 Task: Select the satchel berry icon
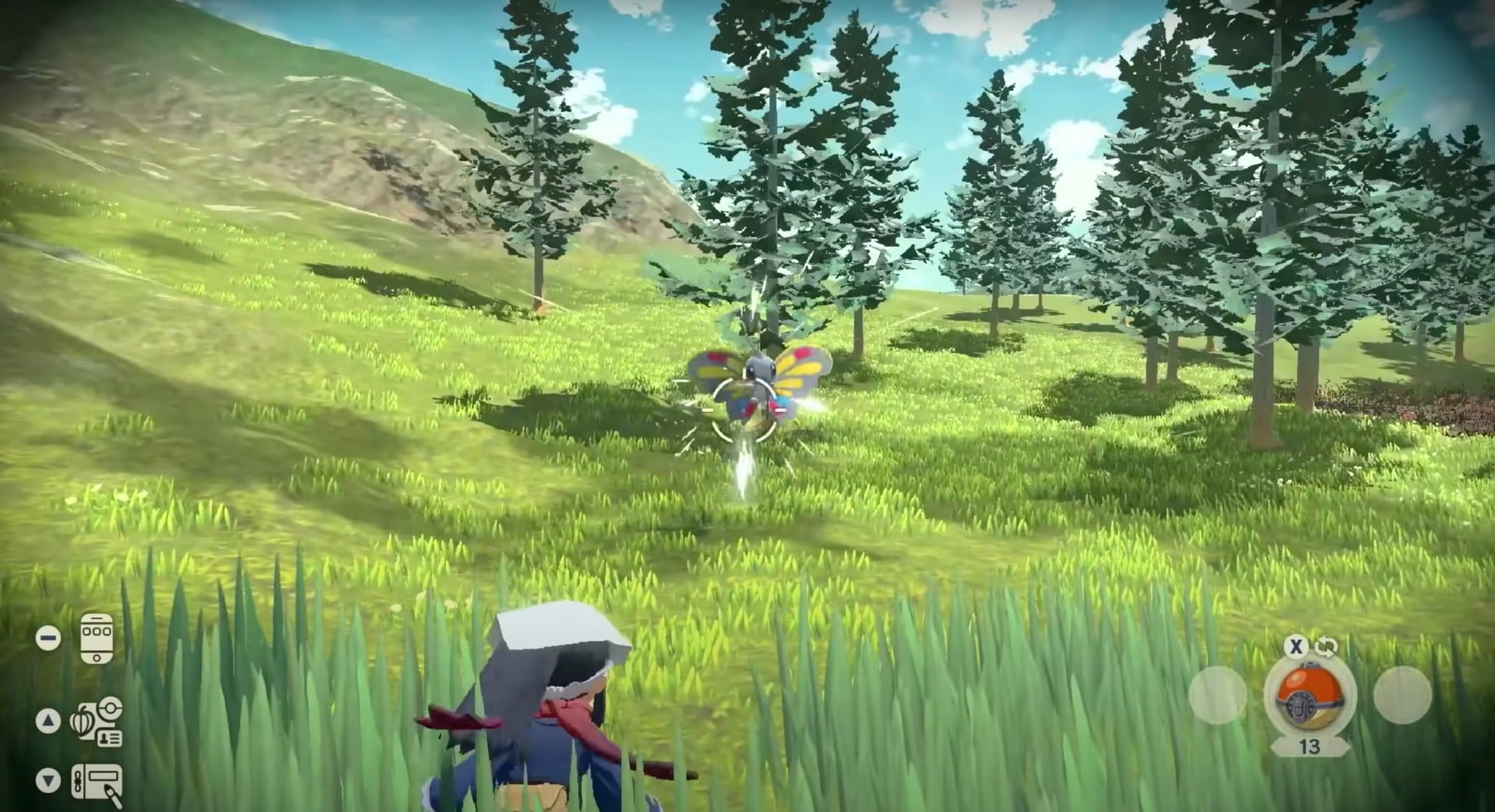tap(82, 720)
